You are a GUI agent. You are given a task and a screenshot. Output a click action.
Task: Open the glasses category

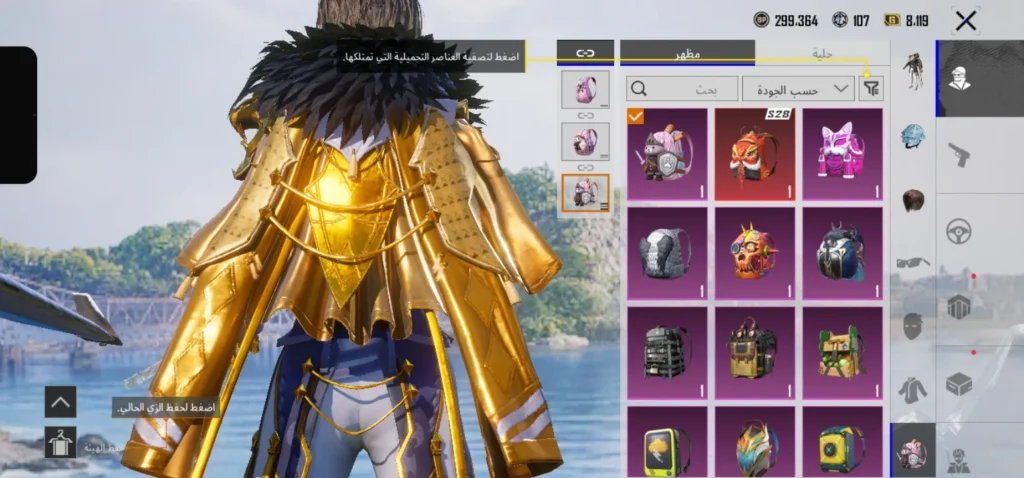tap(912, 262)
